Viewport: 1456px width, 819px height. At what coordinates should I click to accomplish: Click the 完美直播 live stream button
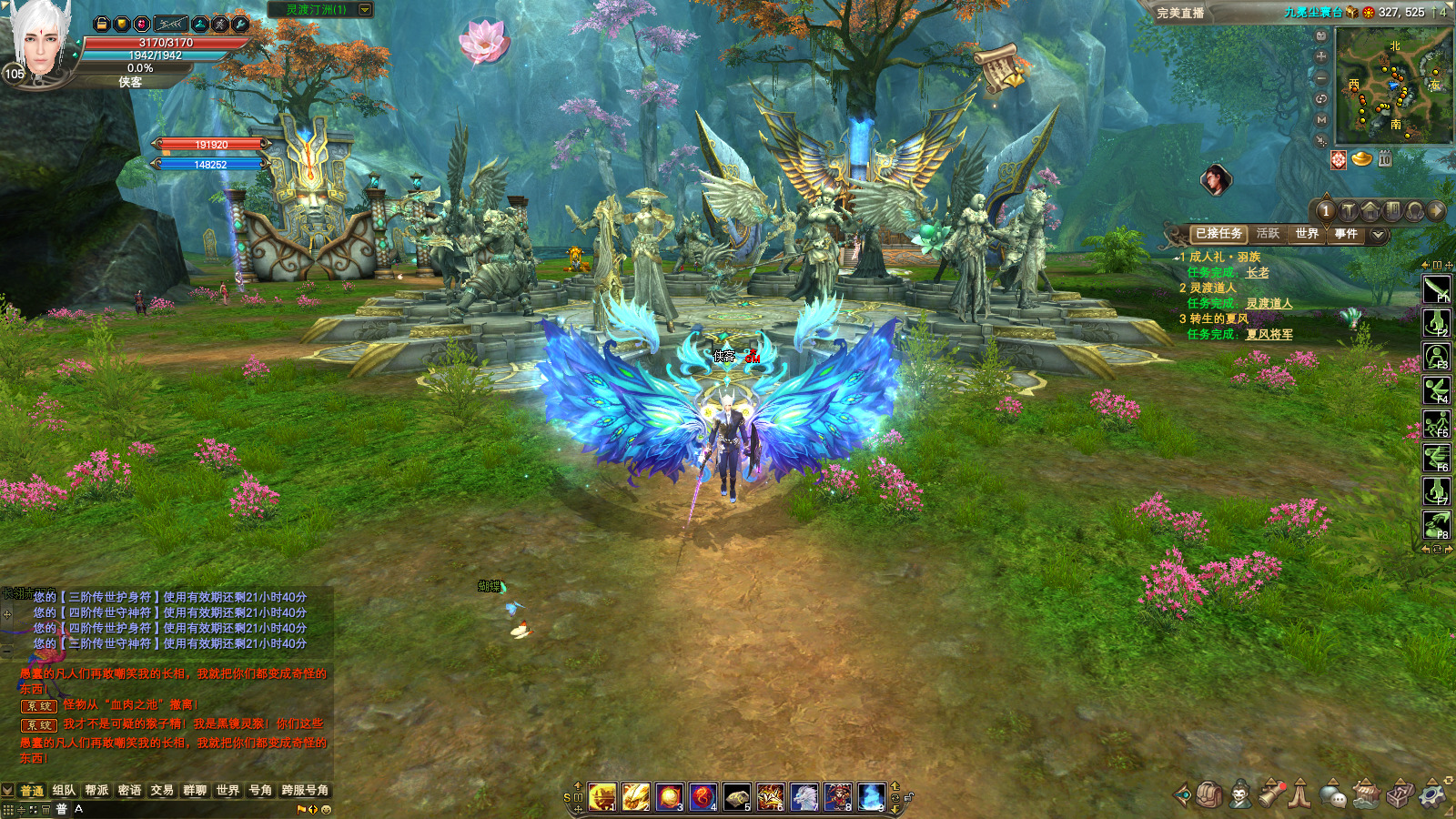[1180, 13]
